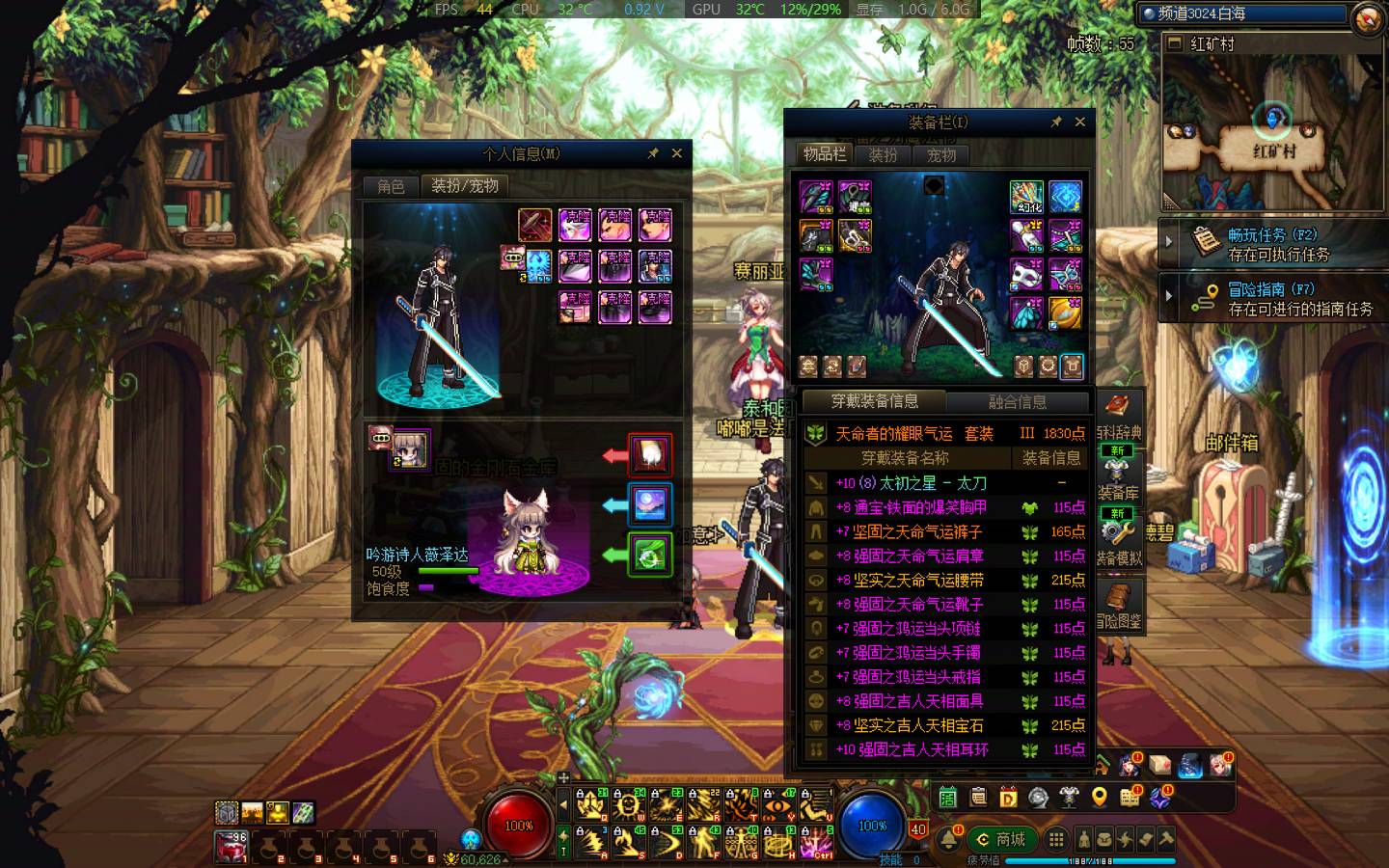Select the 穿戴装备信息 tab
1389x868 pixels.
(x=874, y=402)
